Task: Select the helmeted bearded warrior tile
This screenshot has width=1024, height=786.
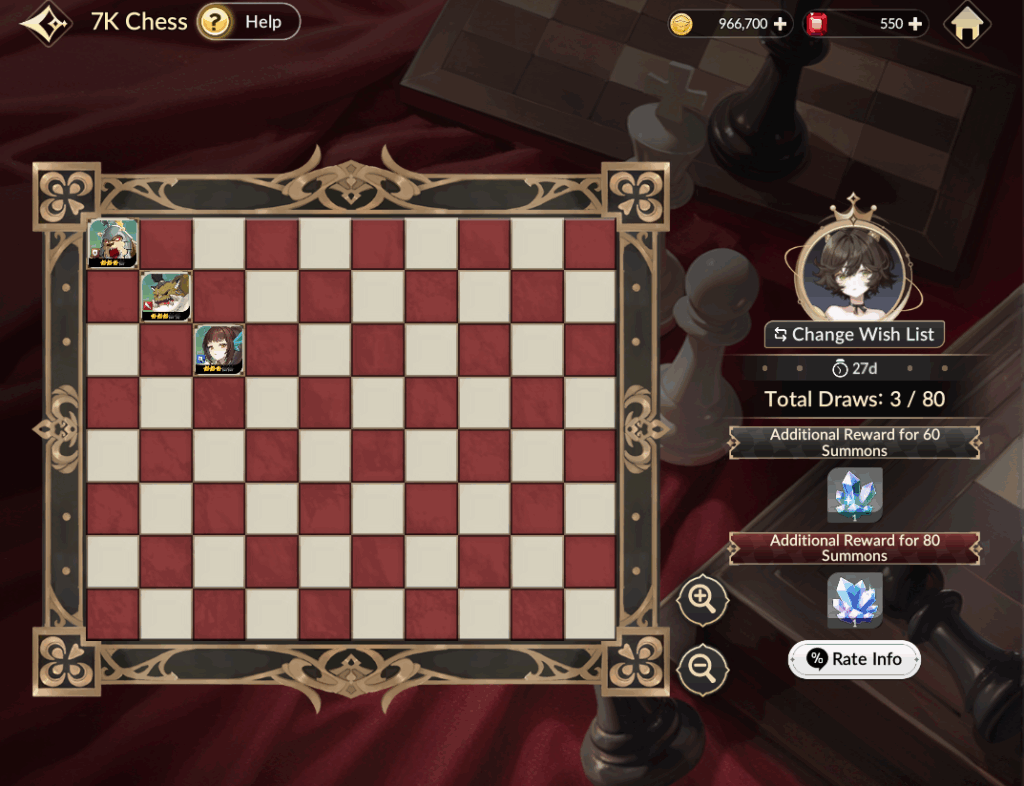Action: pos(113,244)
